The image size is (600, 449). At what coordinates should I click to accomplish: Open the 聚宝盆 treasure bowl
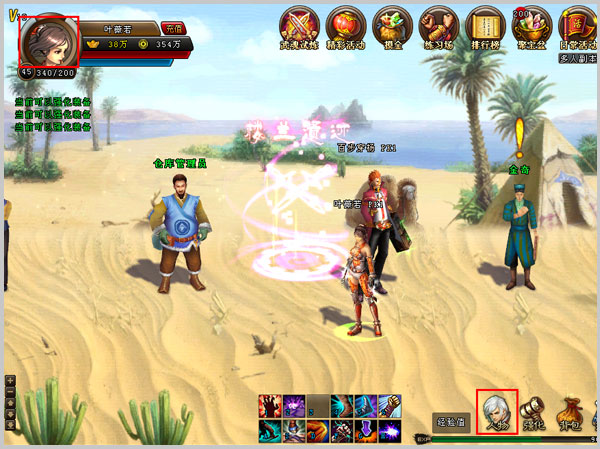click(x=532, y=29)
